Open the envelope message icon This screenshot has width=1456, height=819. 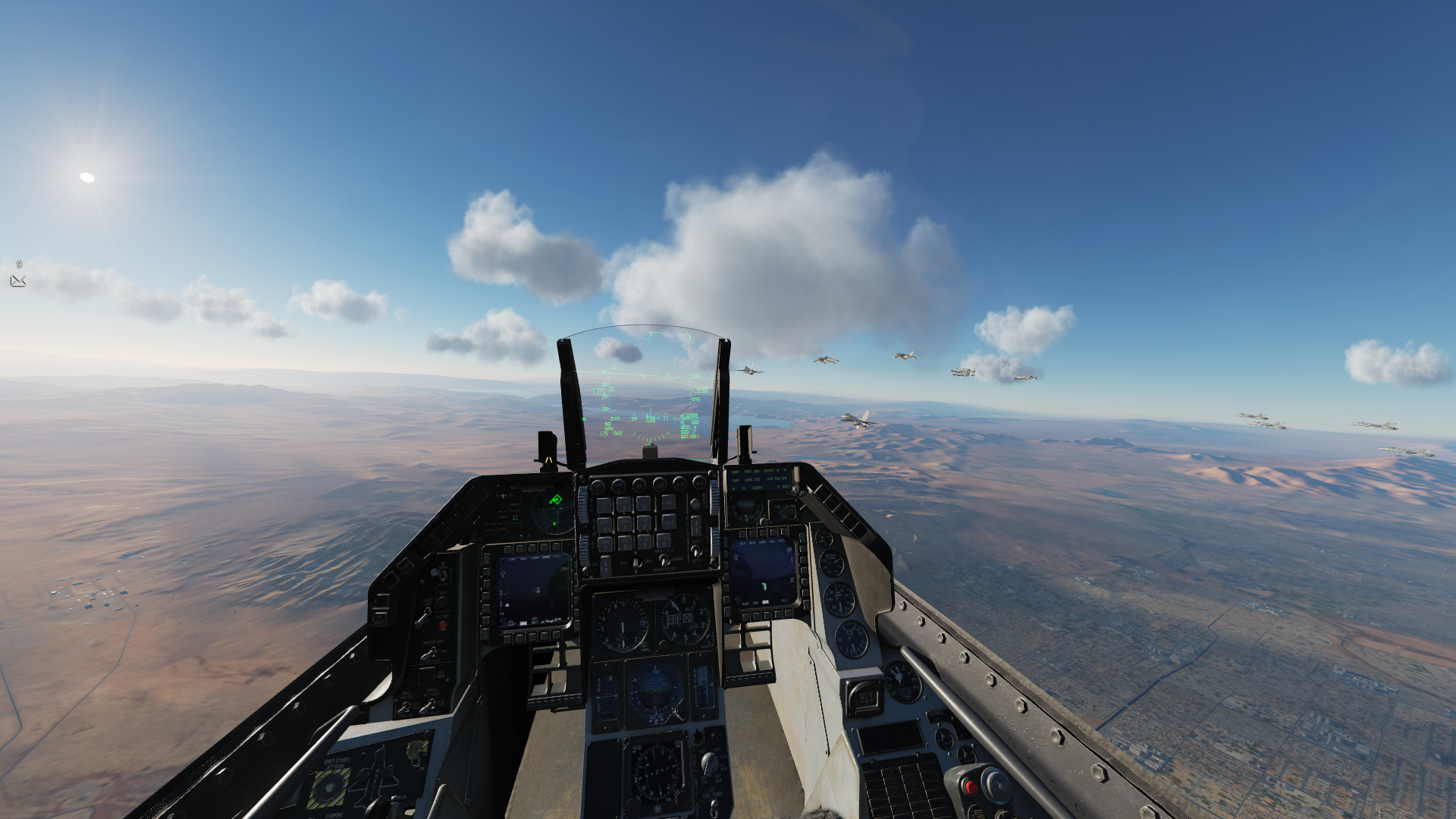18,281
